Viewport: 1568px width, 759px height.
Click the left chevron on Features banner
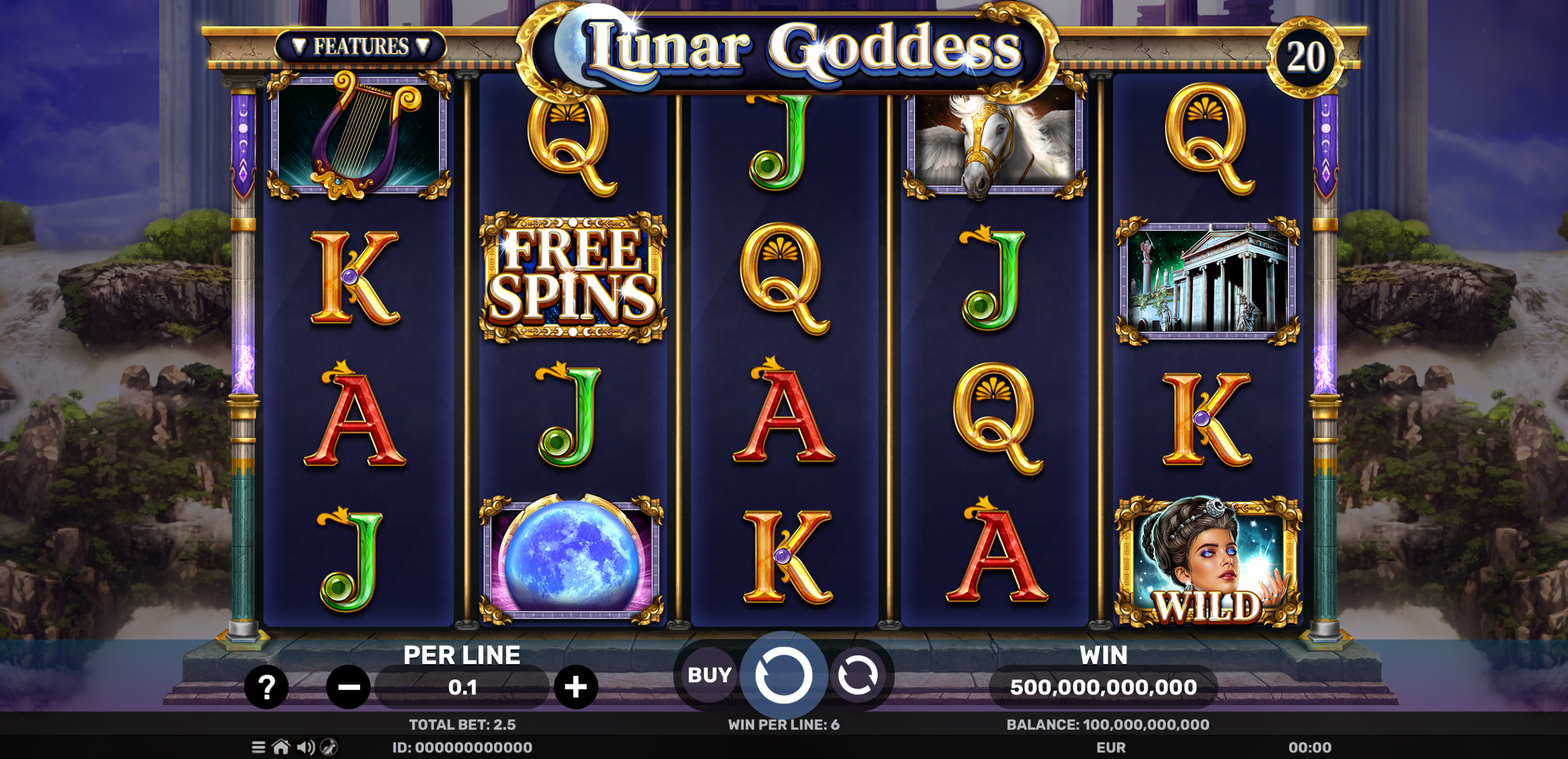(x=298, y=45)
